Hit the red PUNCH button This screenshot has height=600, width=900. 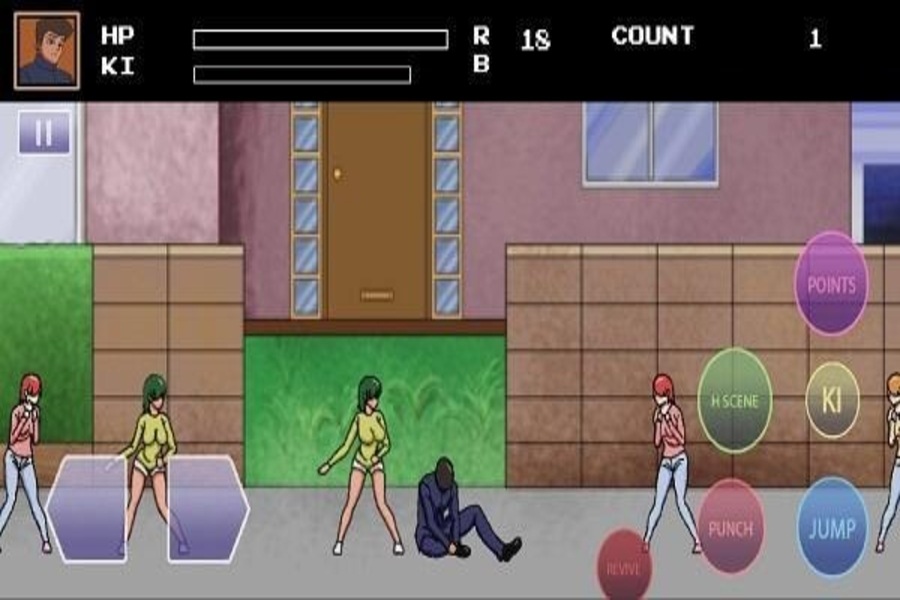click(730, 527)
